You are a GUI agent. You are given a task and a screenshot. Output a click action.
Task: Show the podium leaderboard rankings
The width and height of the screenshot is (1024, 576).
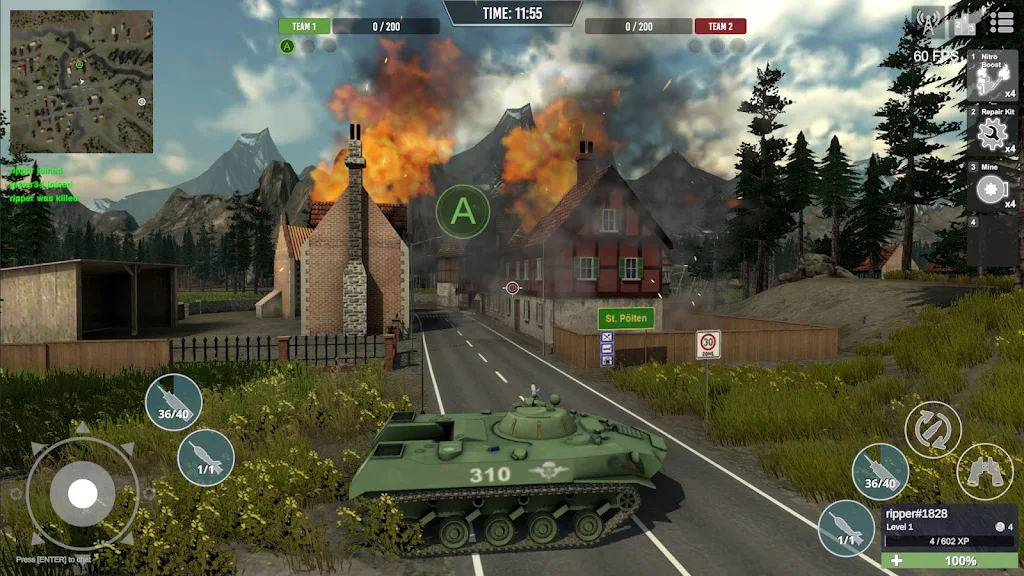965,22
